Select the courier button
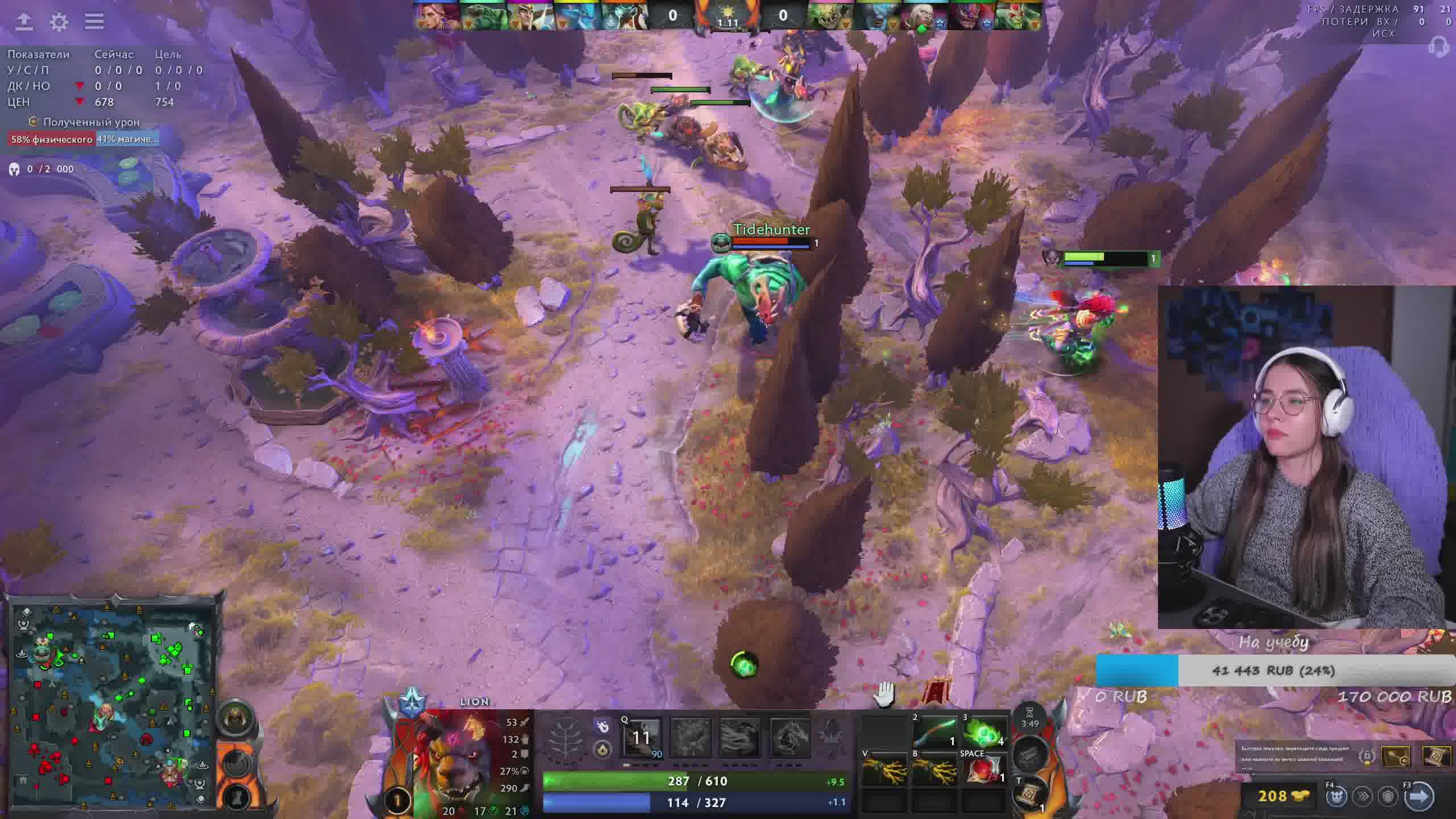The image size is (1456, 819). click(x=1337, y=796)
